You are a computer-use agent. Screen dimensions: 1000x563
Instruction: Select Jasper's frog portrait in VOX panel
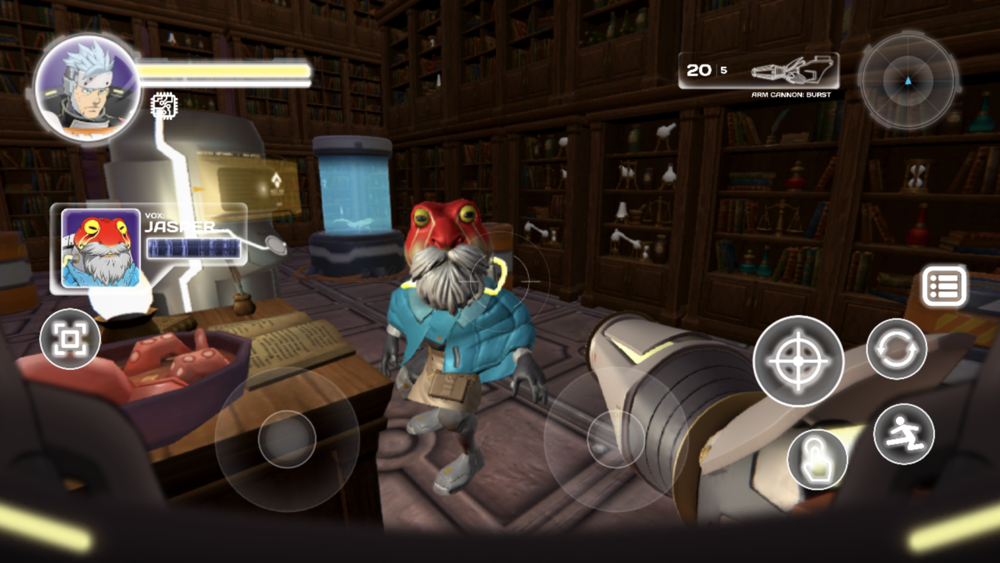pos(100,248)
